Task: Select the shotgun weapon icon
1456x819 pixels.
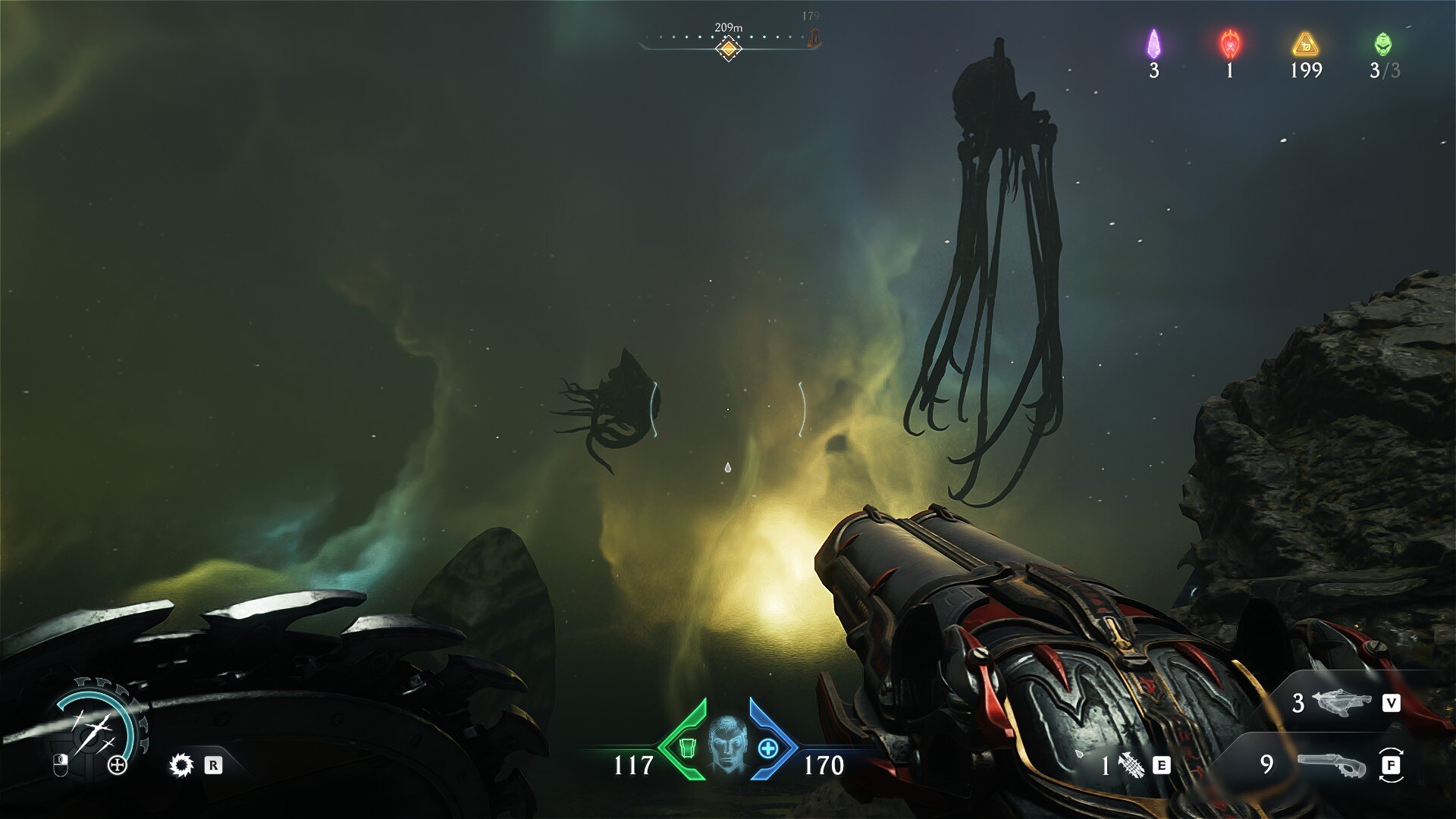Action: point(1331,764)
